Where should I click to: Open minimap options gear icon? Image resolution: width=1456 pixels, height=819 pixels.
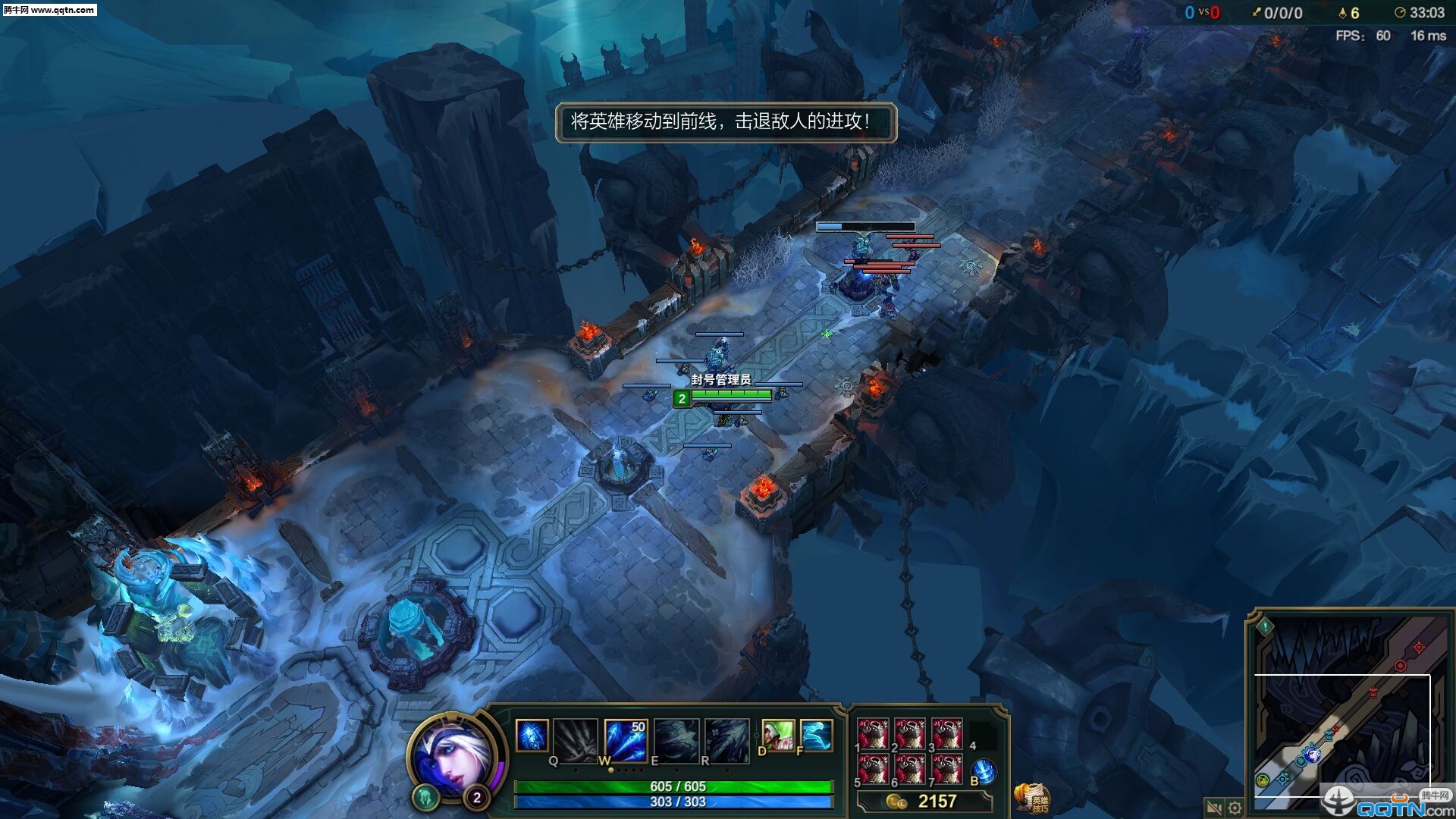click(1235, 808)
